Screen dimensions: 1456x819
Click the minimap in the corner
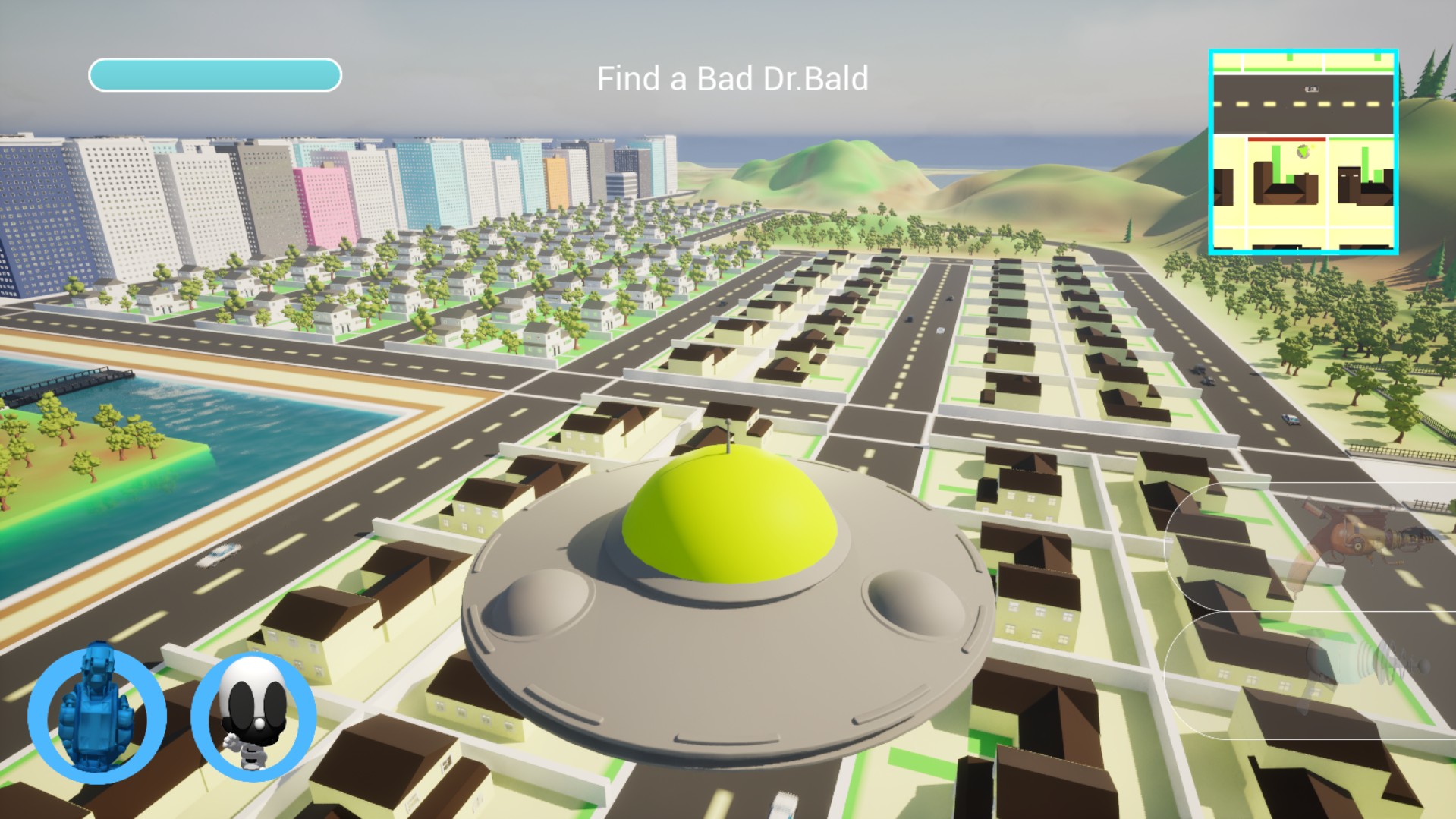pyautogui.click(x=1303, y=152)
